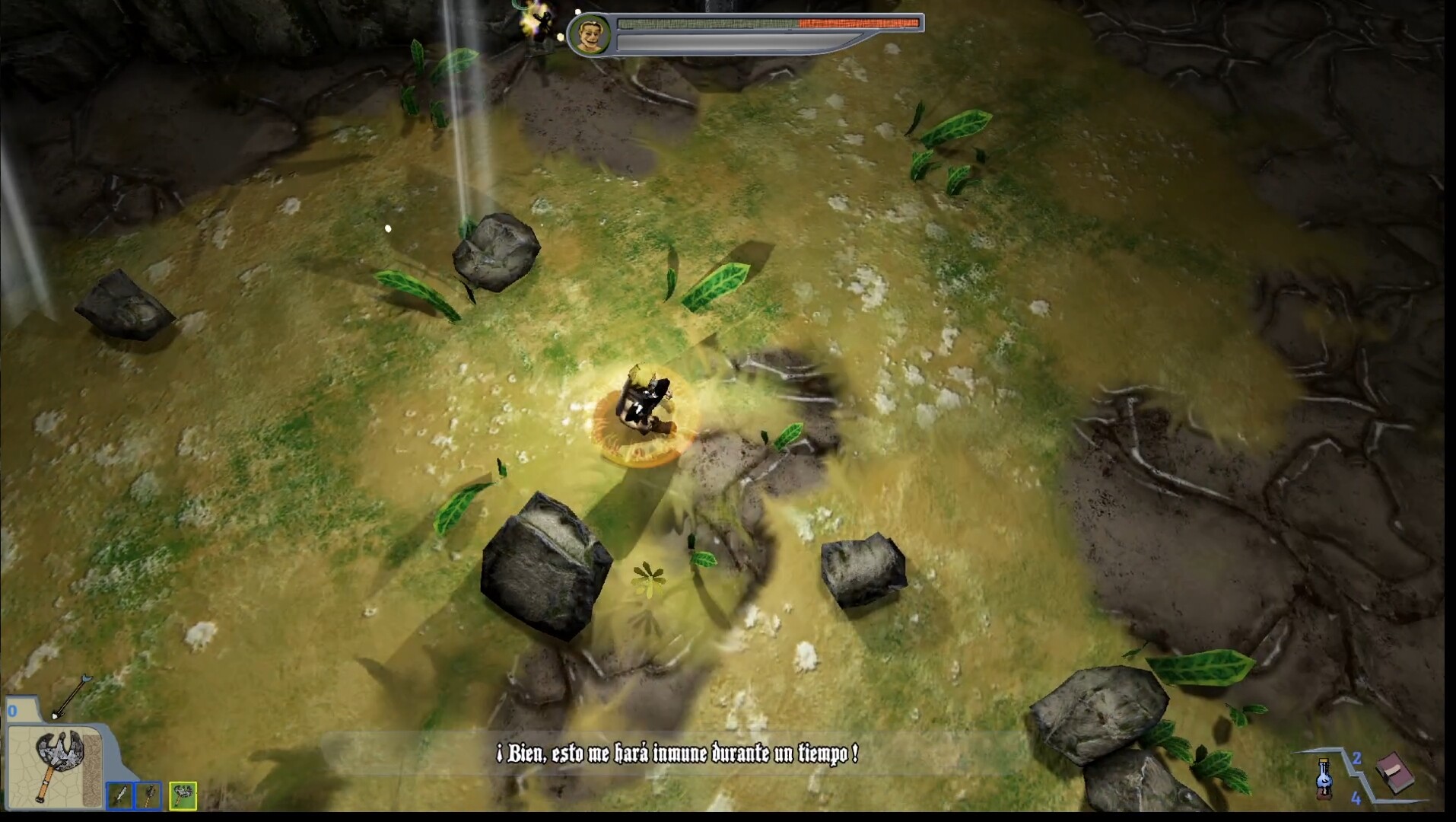Toggle the second blue-framed weapon slot
Screen dimensions: 1456x822
pos(148,796)
